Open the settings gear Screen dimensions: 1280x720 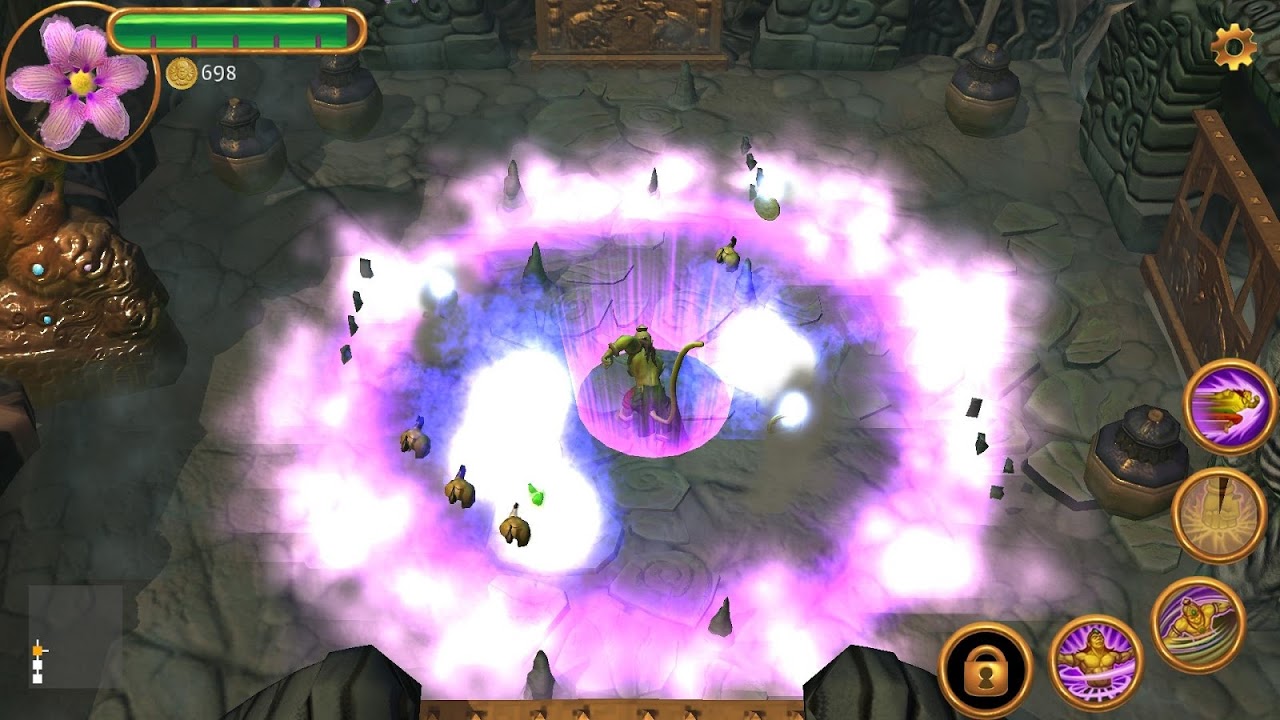(1232, 46)
